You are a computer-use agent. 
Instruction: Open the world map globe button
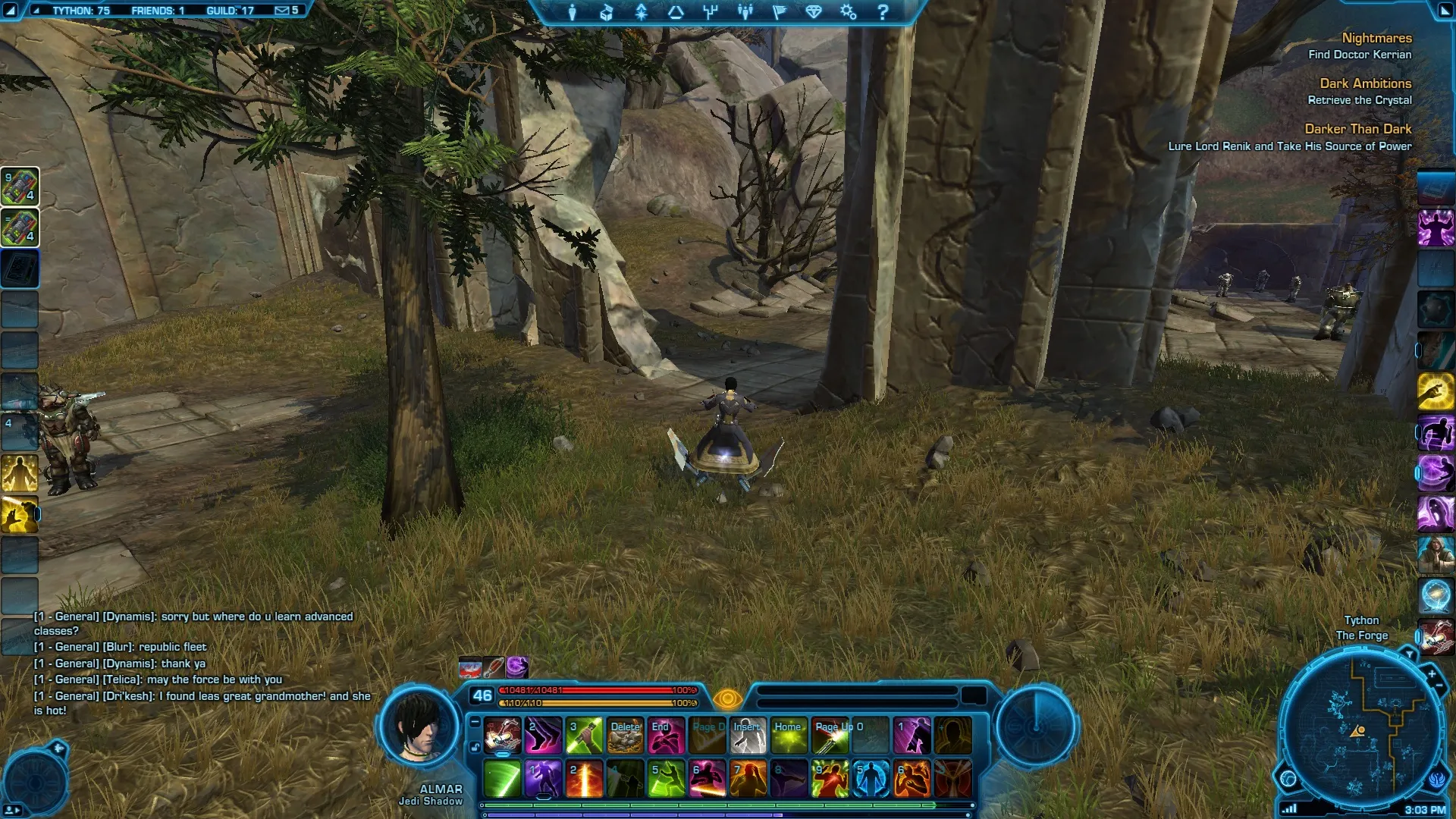(1288, 778)
